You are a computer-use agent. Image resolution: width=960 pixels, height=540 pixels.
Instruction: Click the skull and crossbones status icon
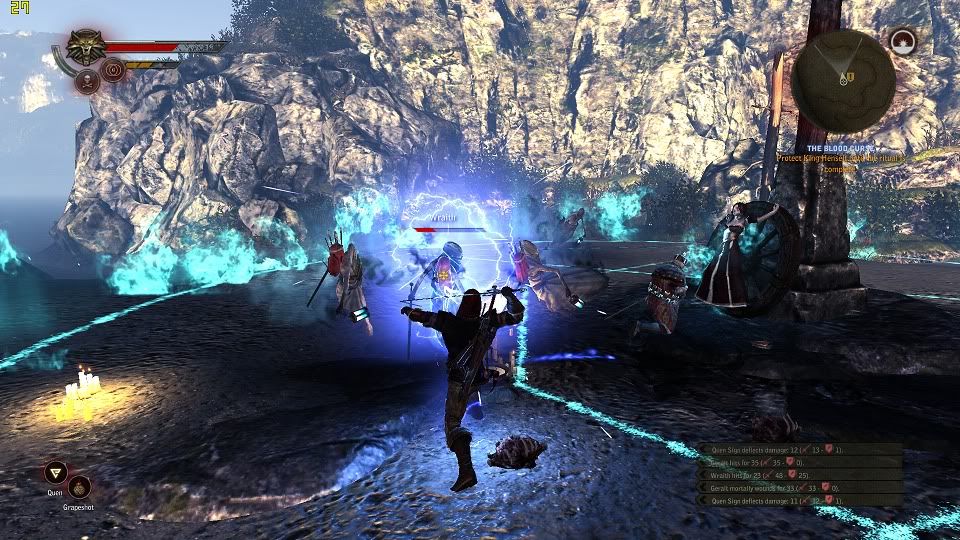click(86, 82)
